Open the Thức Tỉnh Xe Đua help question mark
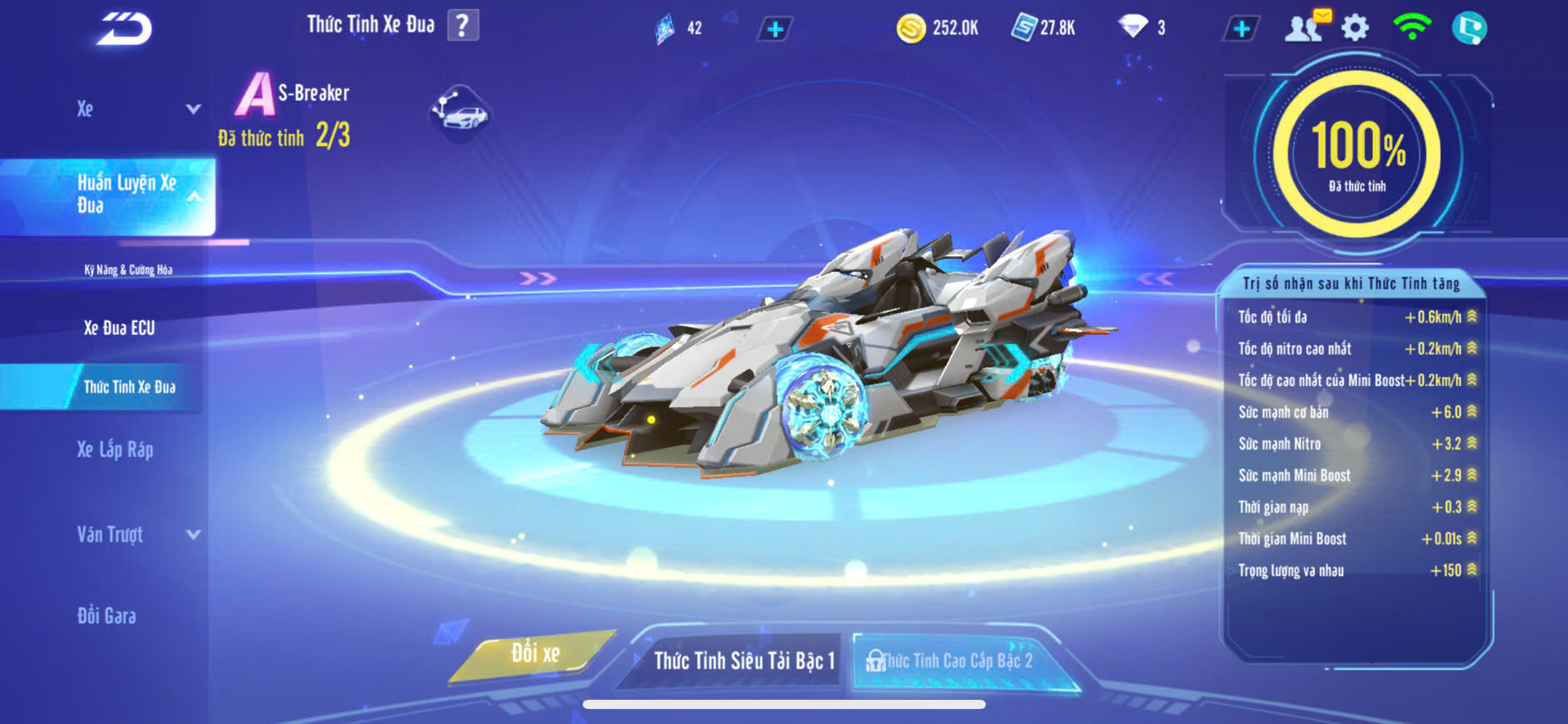Image resolution: width=1568 pixels, height=724 pixels. (463, 25)
